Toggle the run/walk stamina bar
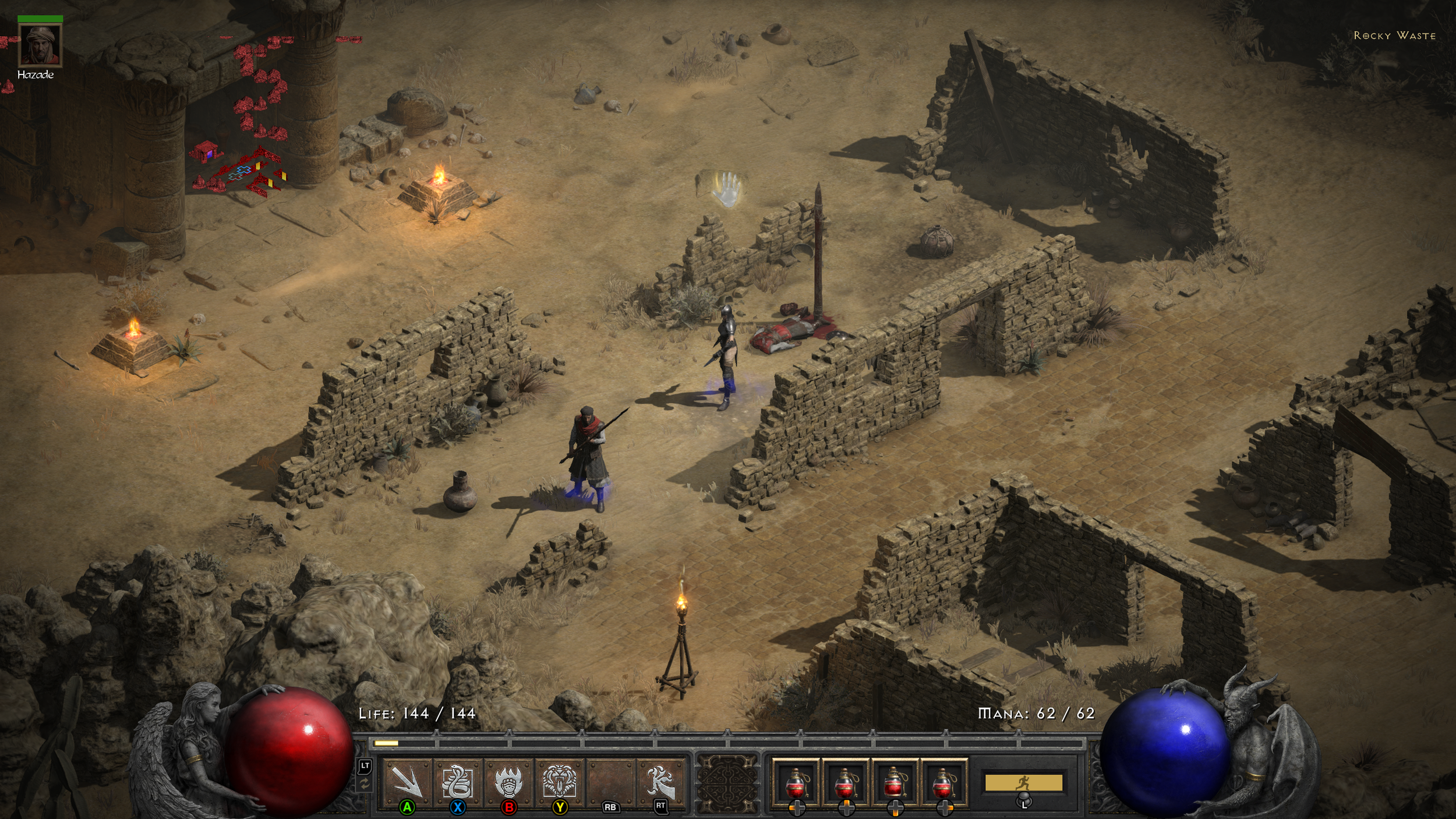1456x819 pixels. click(x=1023, y=782)
